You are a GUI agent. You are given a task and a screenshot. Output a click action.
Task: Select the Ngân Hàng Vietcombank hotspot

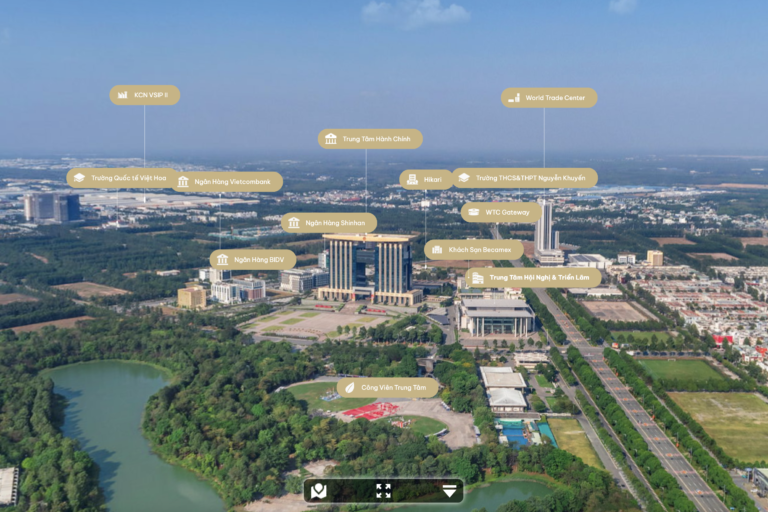pos(227,182)
